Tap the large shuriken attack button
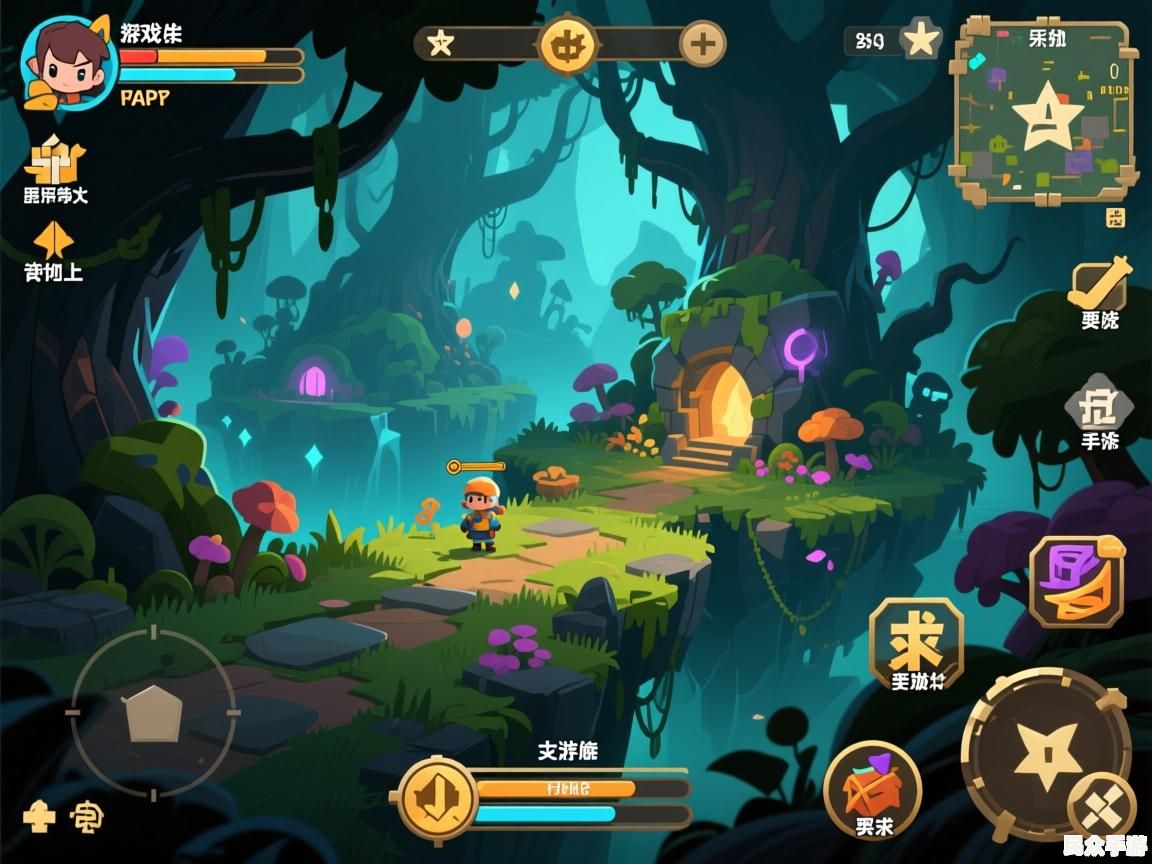 1044,752
